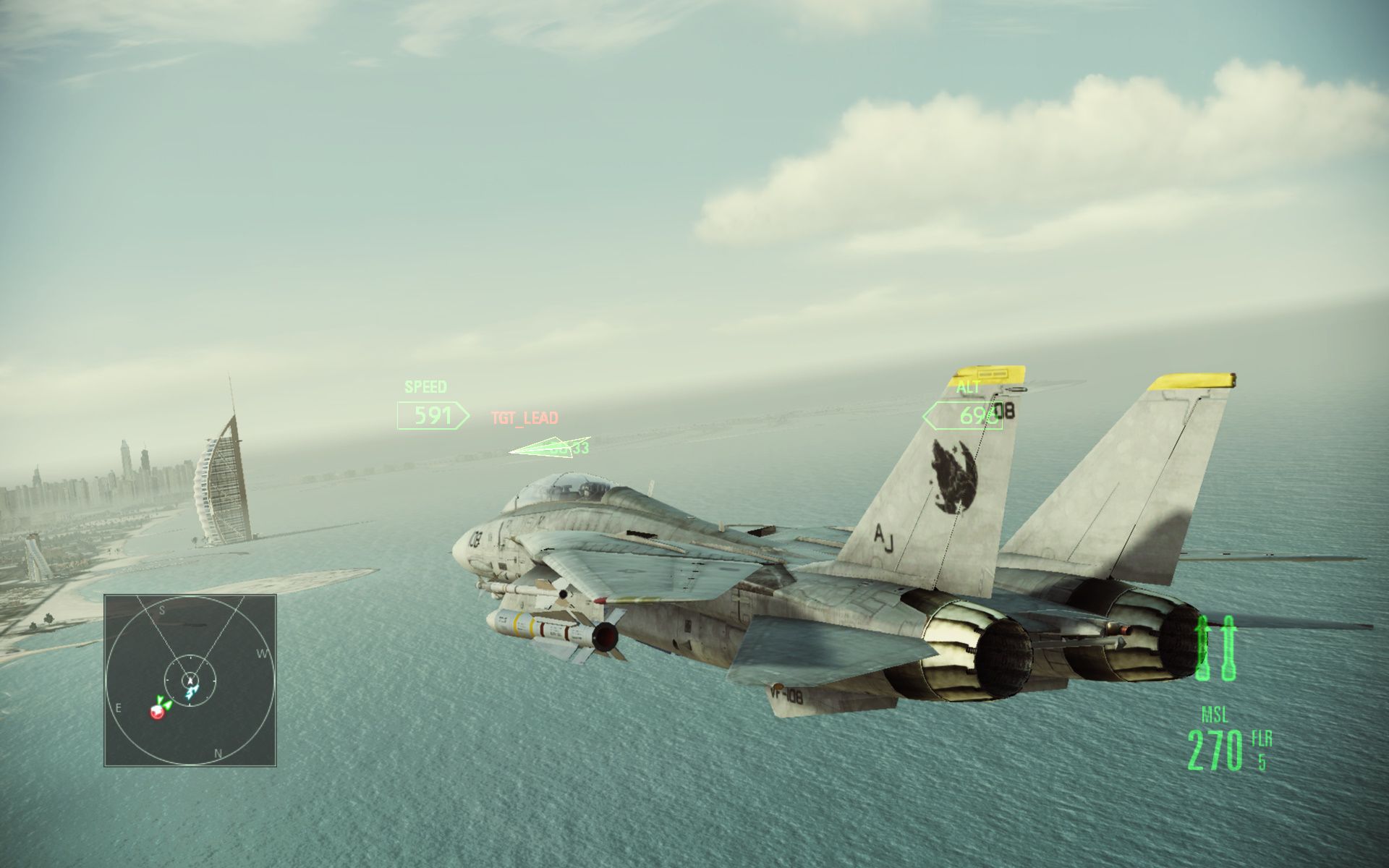Click the compass letter N on the radar

tap(218, 754)
